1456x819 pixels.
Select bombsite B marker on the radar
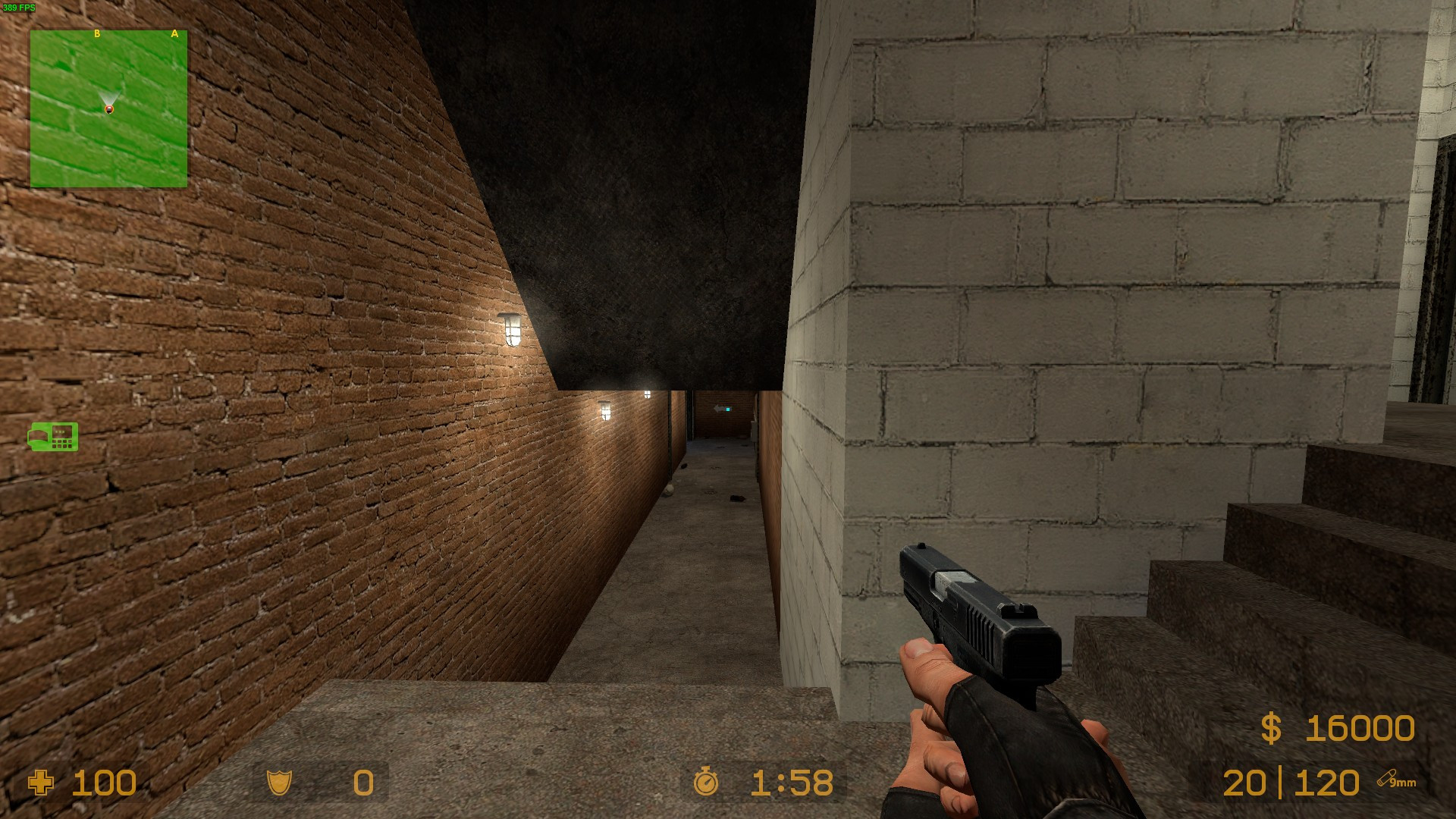[96, 33]
